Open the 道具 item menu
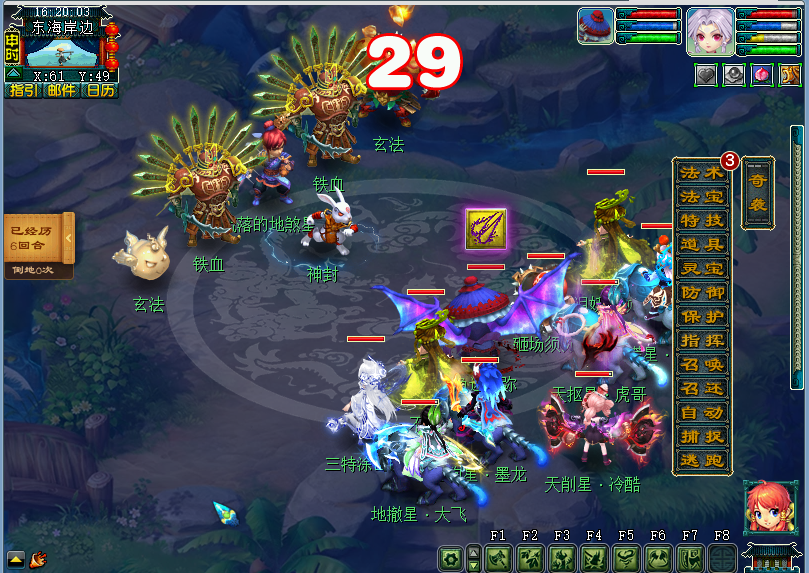 (x=701, y=244)
